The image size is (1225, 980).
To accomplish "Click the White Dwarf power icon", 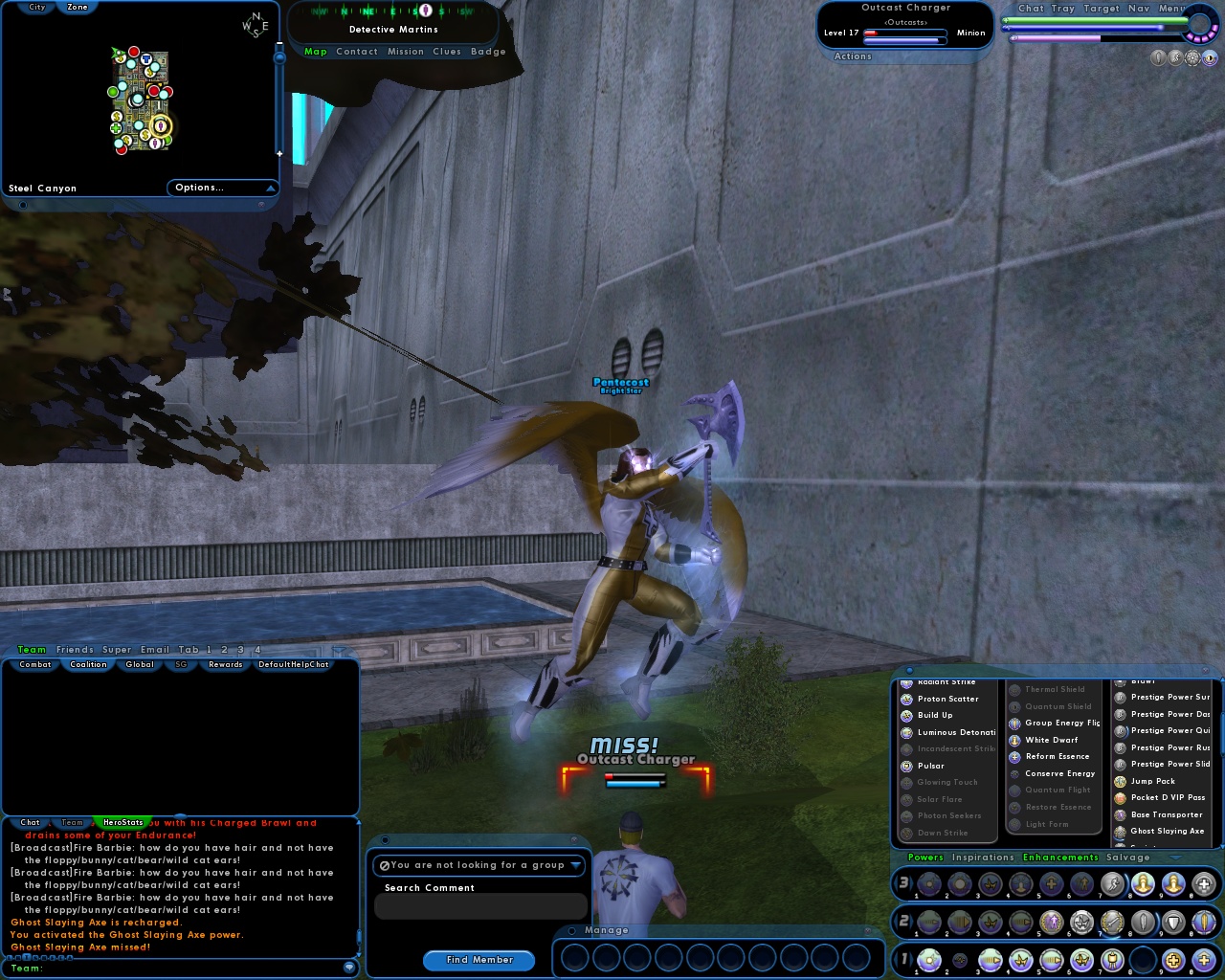I will 1014,739.
